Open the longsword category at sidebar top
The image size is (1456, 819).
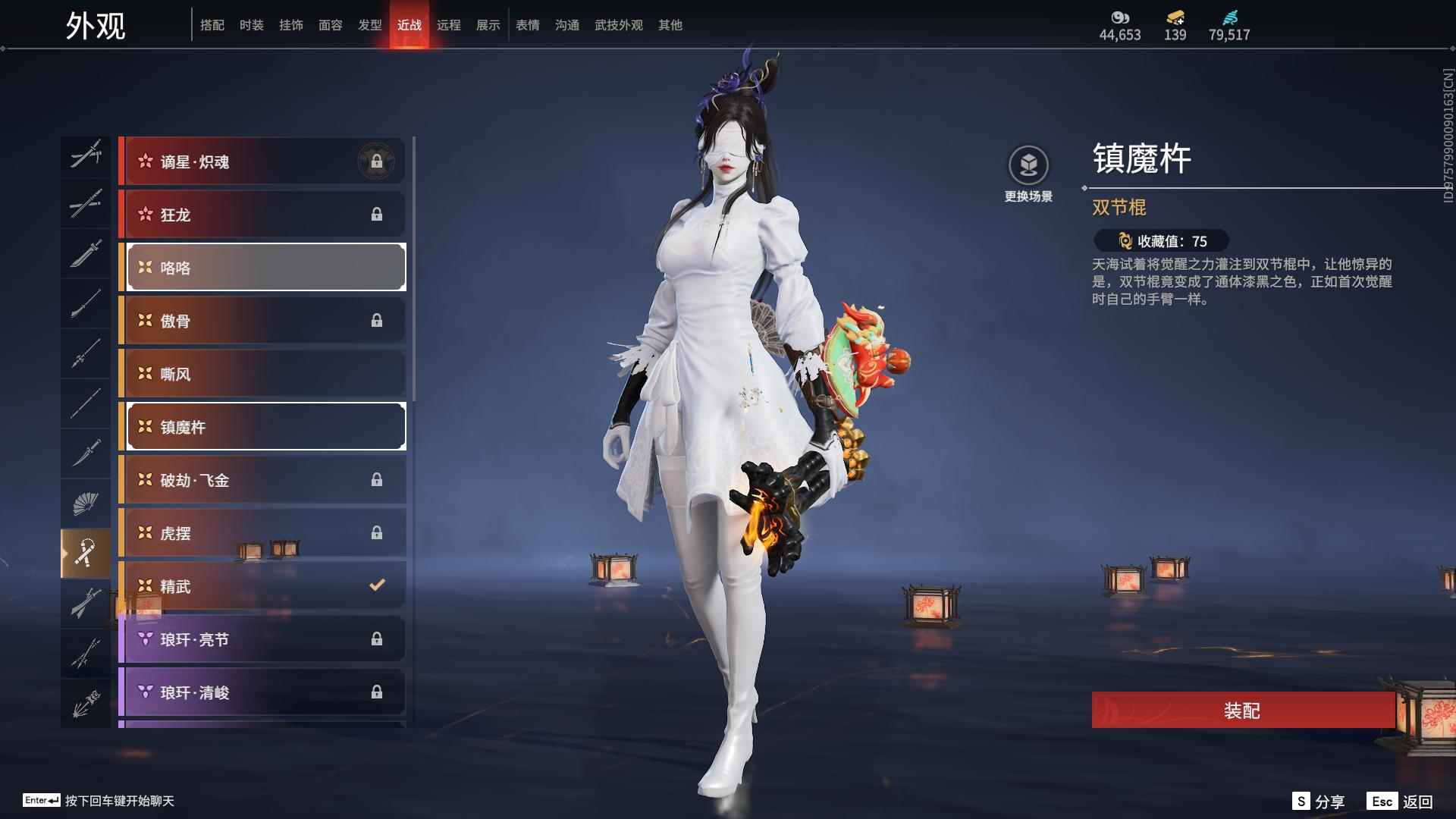pyautogui.click(x=86, y=157)
